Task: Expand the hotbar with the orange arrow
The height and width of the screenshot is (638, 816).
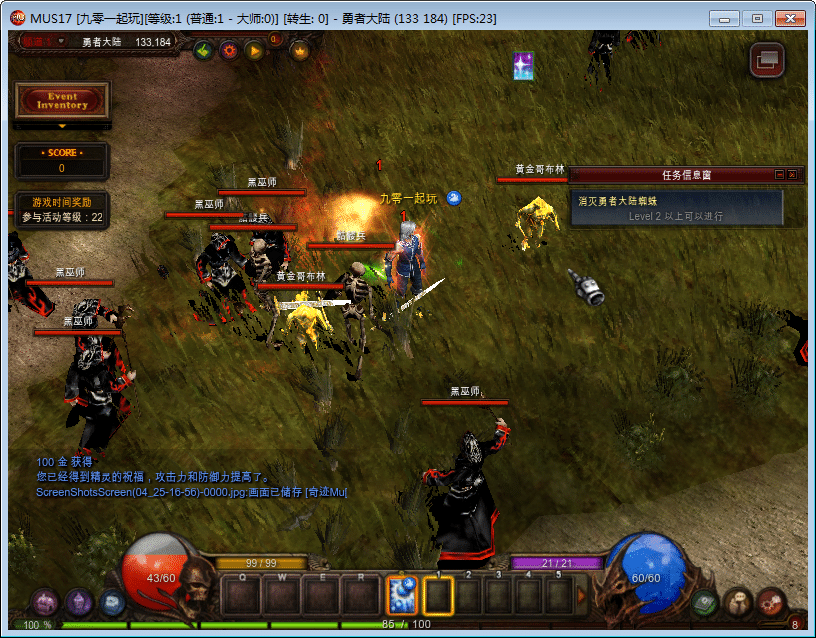Action: click(x=583, y=596)
